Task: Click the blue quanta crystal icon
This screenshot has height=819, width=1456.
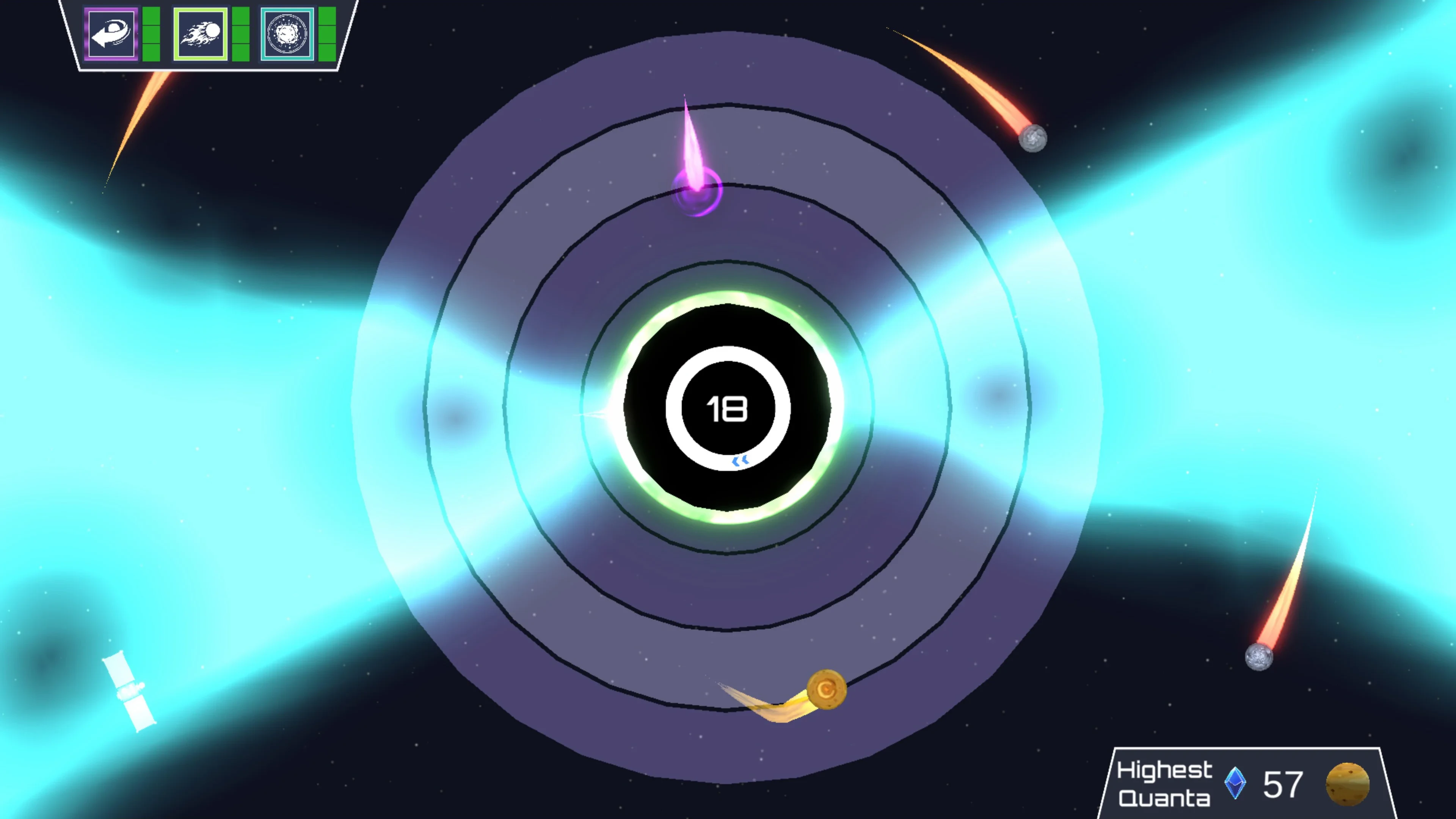Action: click(1235, 783)
